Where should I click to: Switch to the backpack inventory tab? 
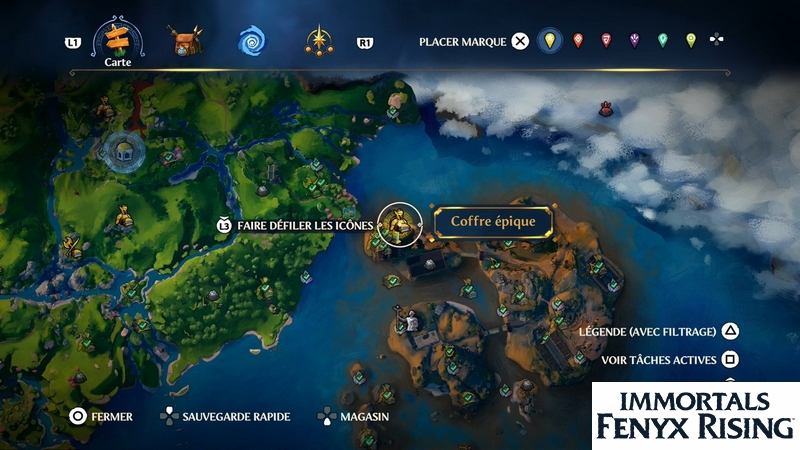186,42
